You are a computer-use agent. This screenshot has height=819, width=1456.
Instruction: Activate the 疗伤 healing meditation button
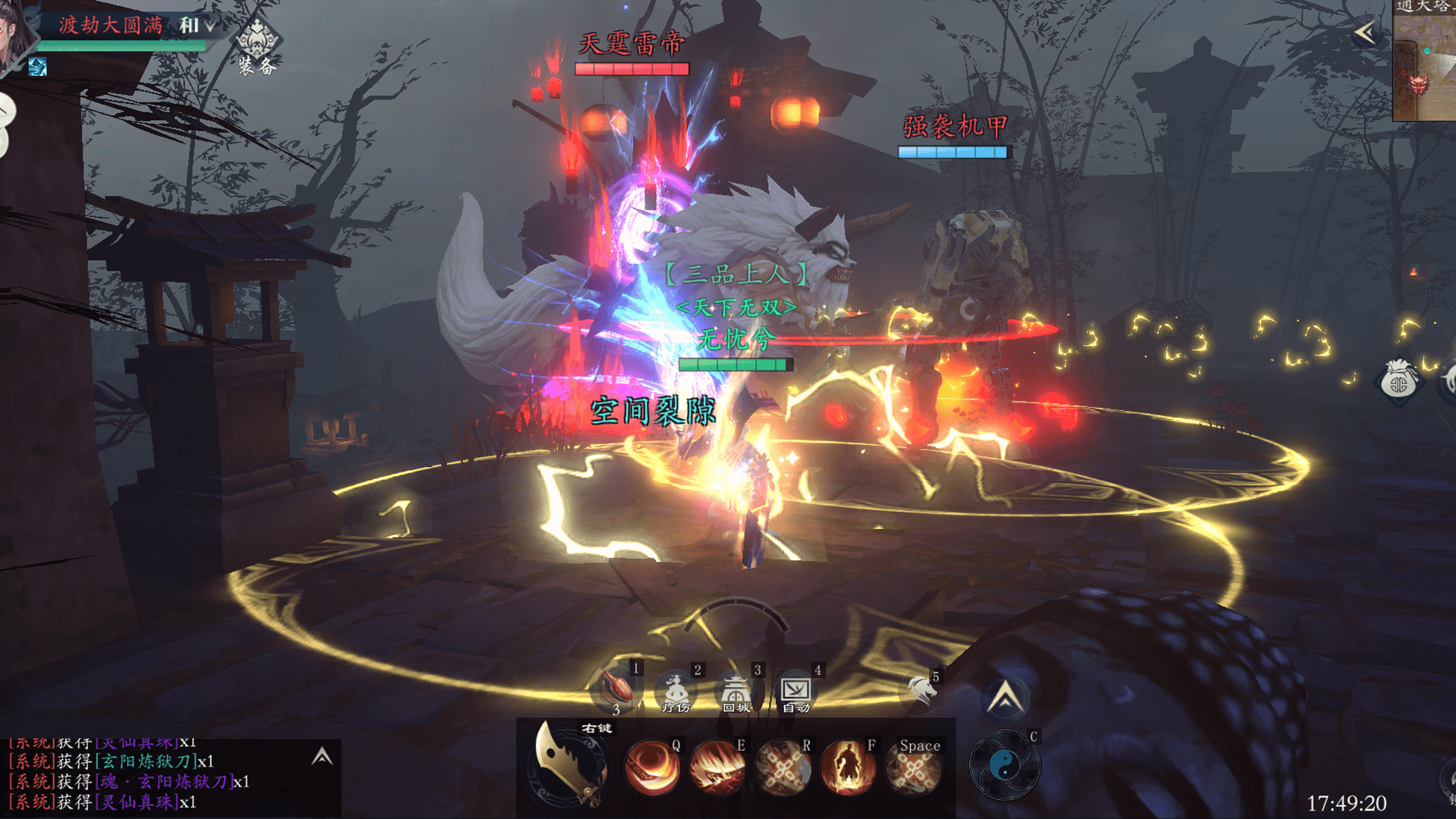[x=676, y=692]
